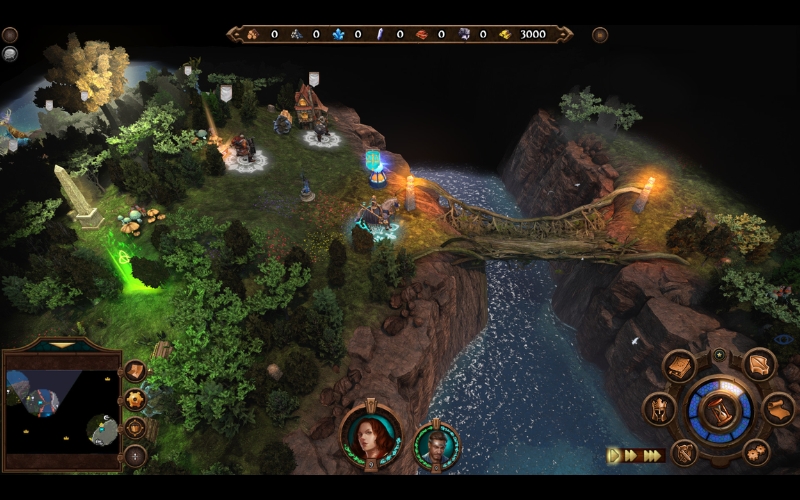The height and width of the screenshot is (500, 800).
Task: Open the scroll quest log button
Action: click(x=779, y=409)
